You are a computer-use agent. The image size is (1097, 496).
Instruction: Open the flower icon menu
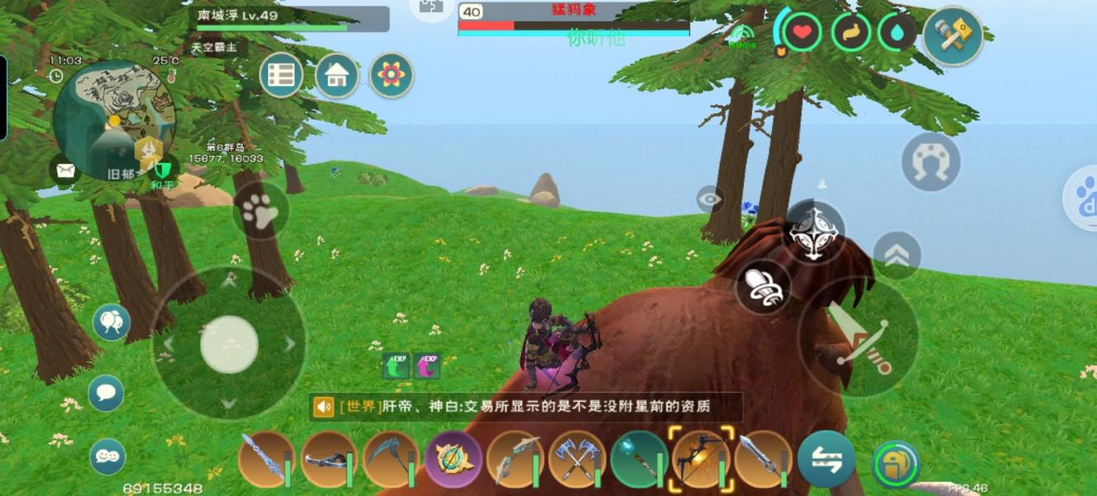pos(391,75)
